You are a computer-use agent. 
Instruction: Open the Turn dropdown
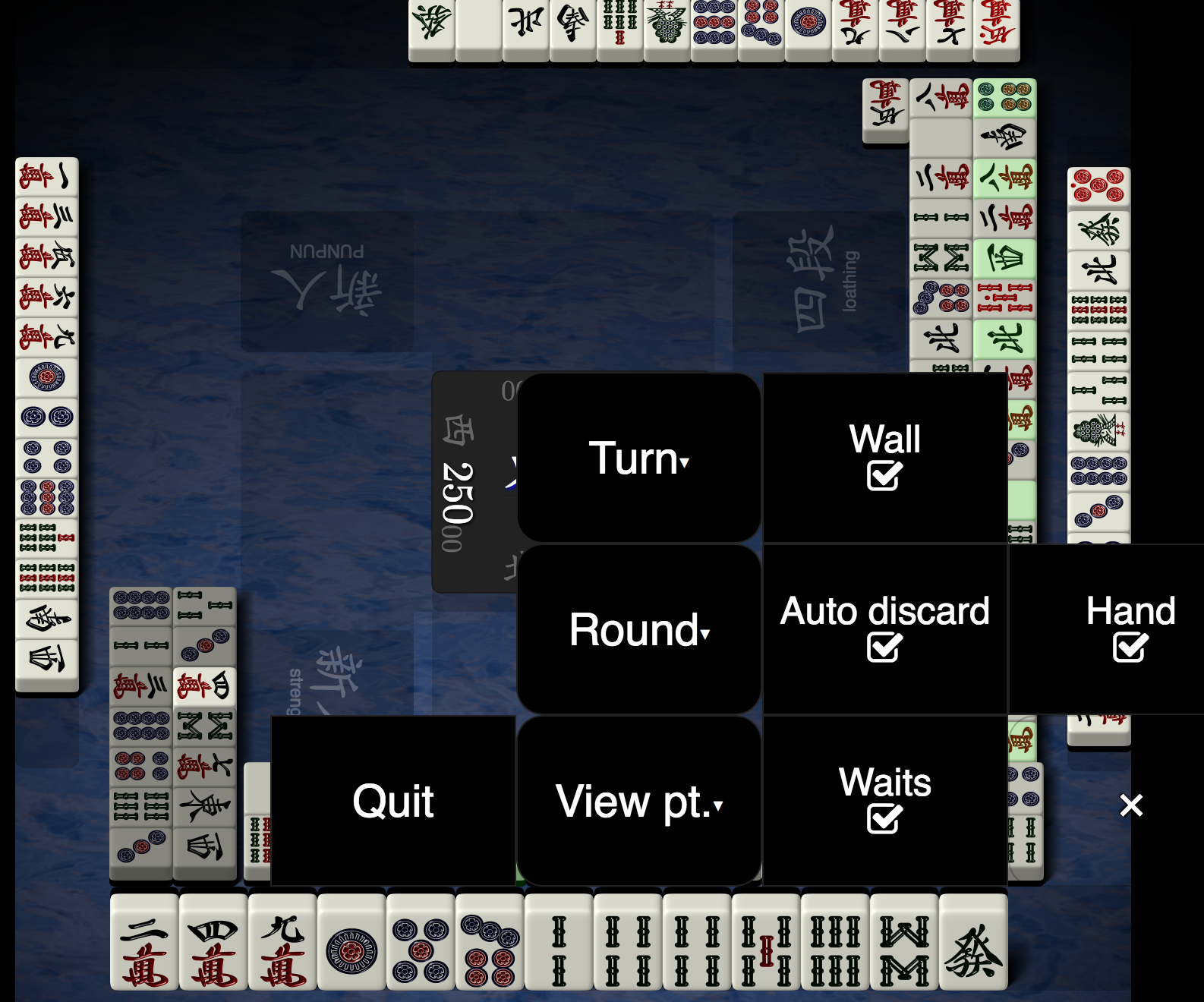[x=638, y=458]
